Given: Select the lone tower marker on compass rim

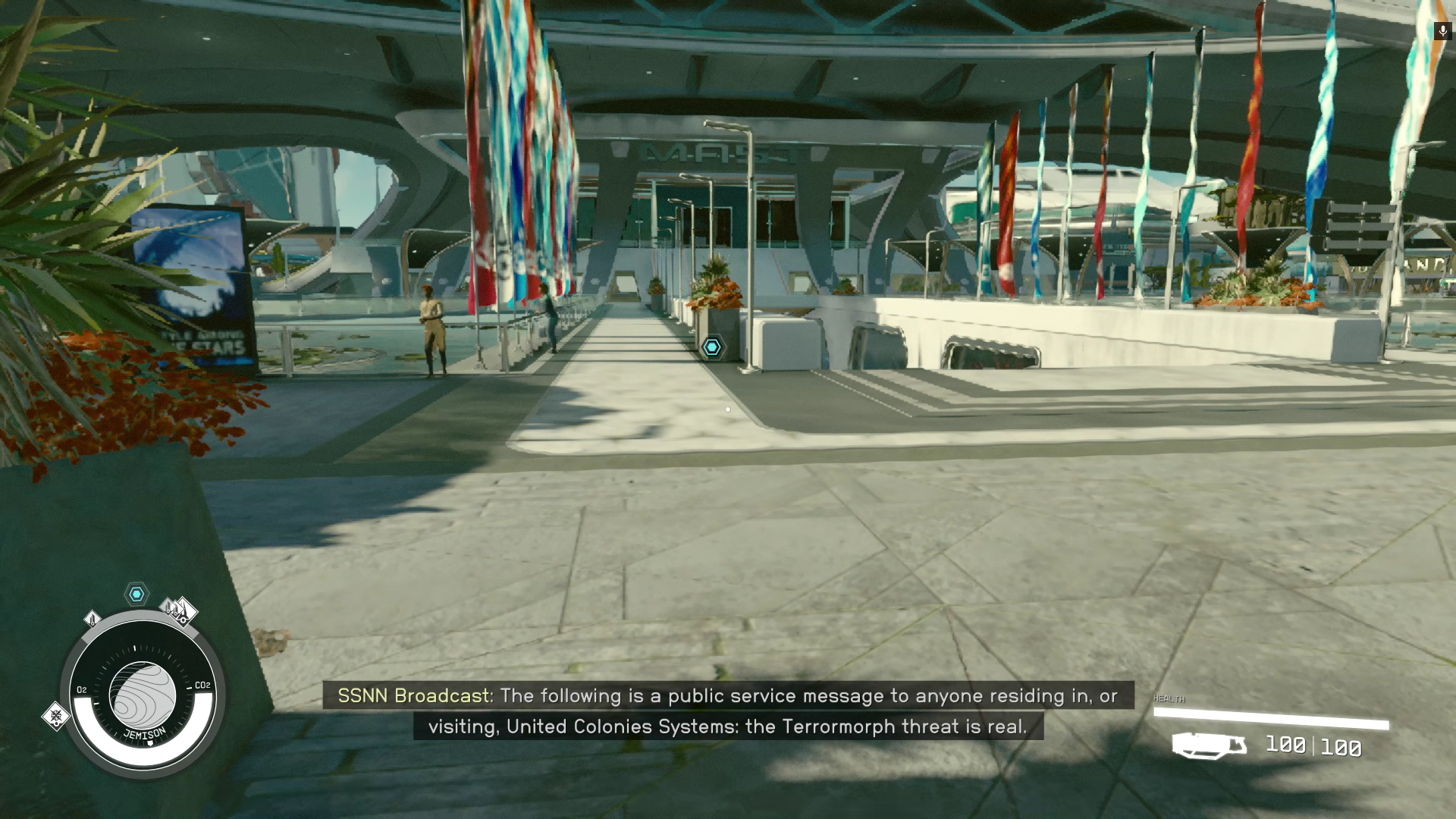Looking at the screenshot, I should (x=93, y=620).
